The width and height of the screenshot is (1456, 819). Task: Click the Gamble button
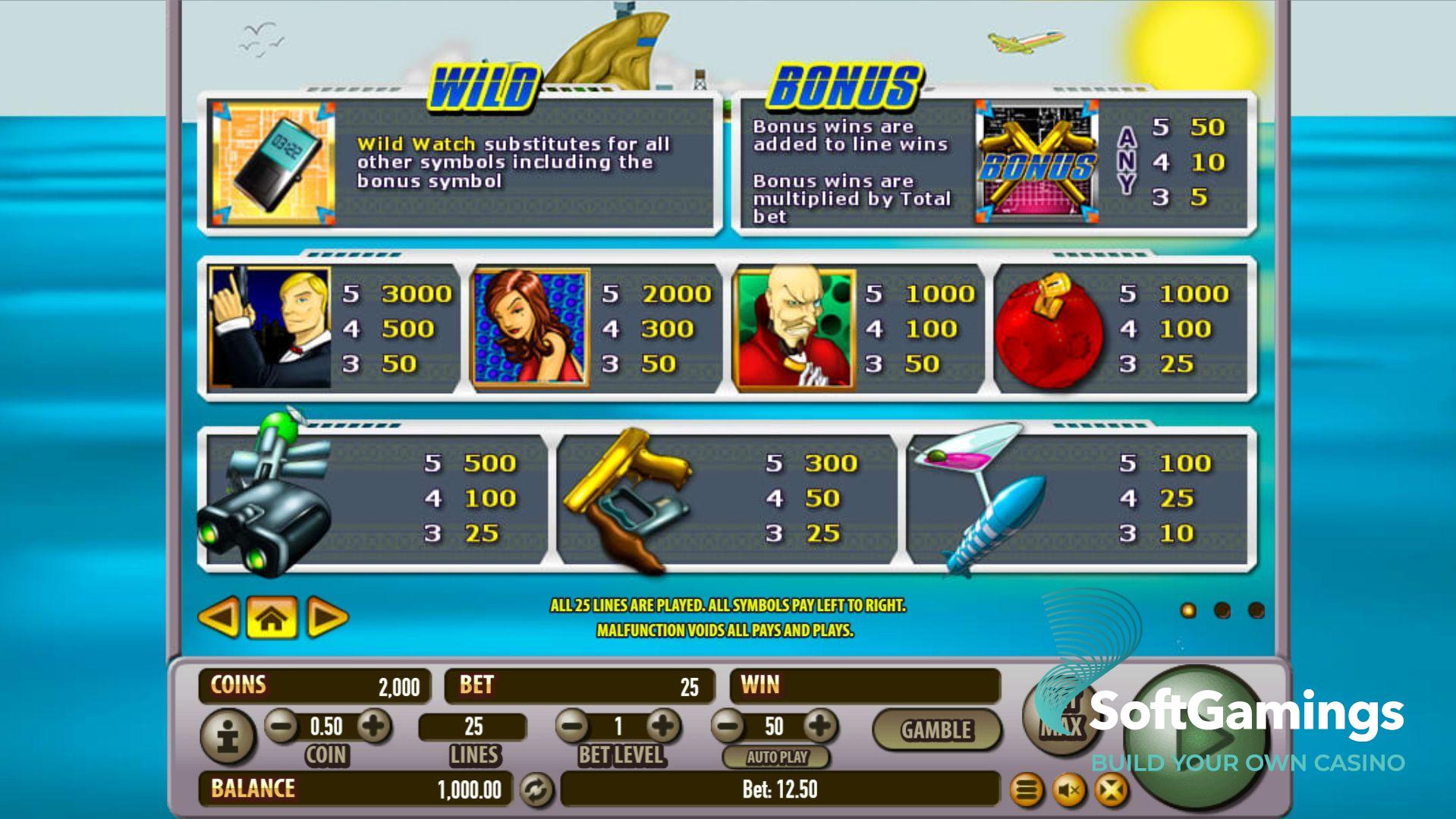(x=936, y=730)
